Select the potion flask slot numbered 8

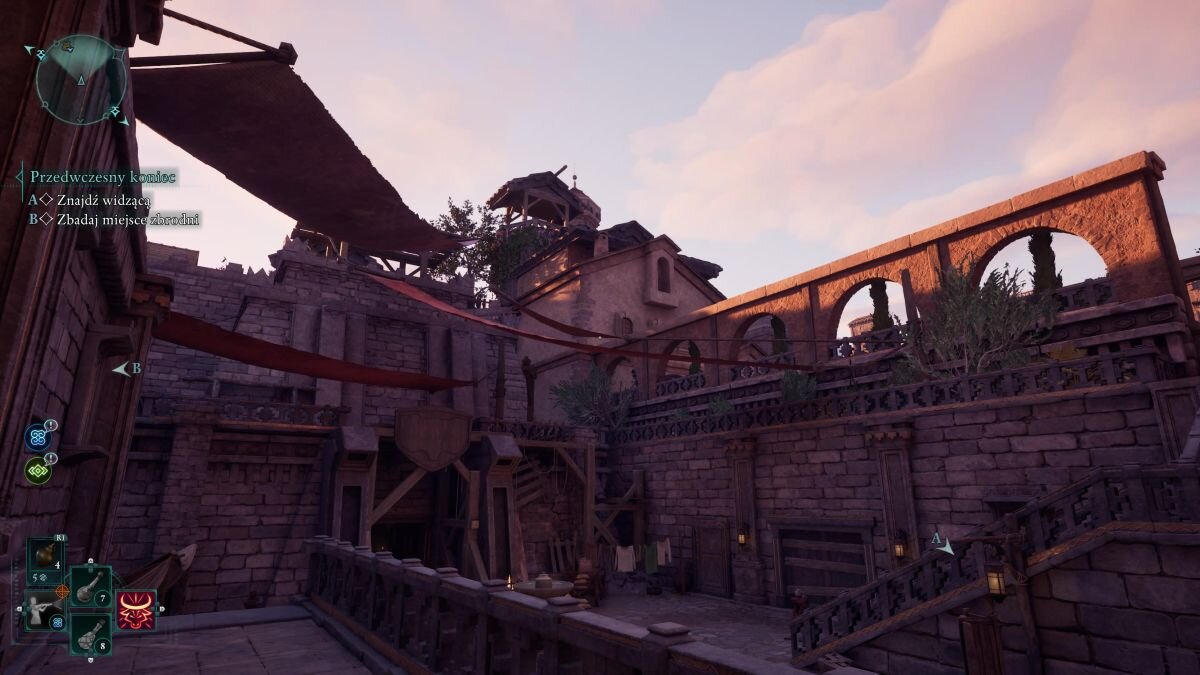pos(90,632)
